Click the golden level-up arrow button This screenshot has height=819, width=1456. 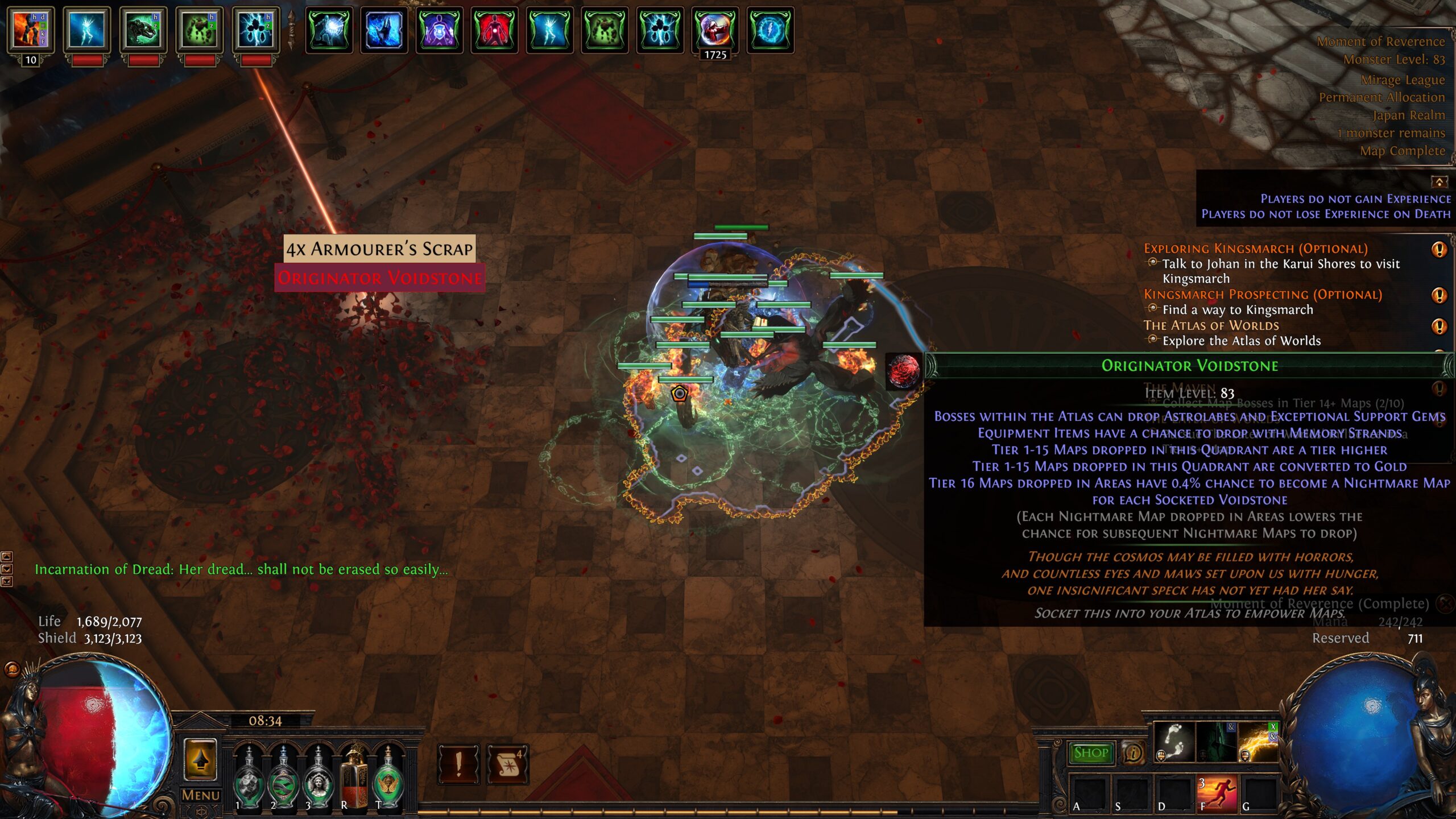200,760
